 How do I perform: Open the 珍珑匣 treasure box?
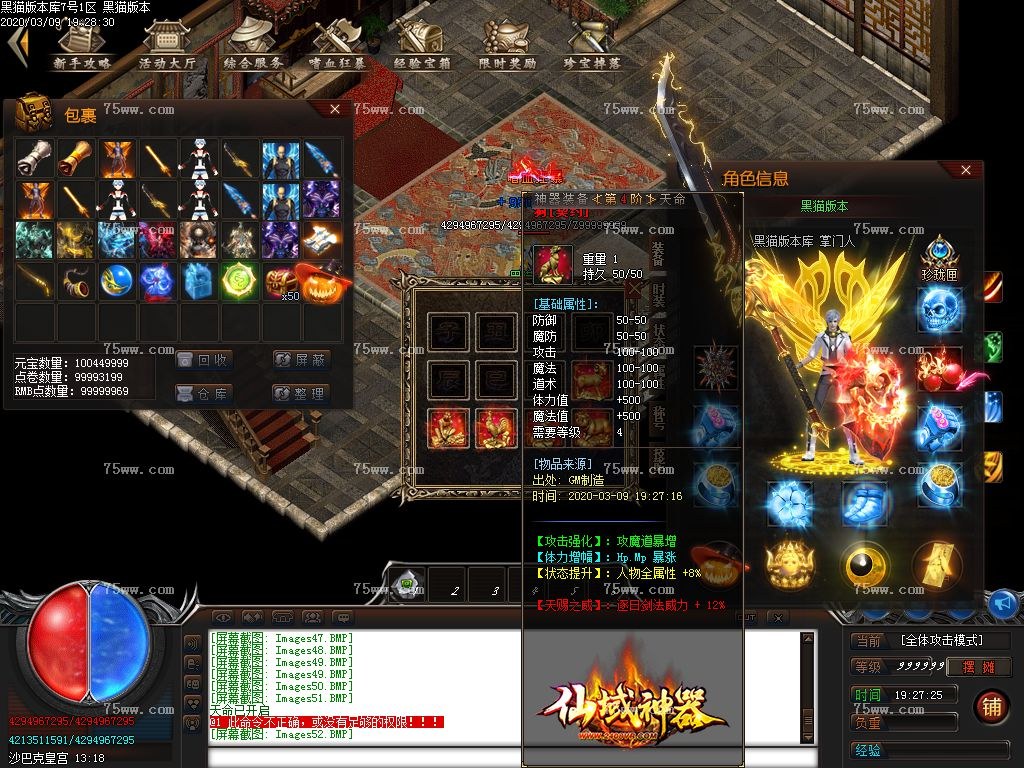point(940,256)
